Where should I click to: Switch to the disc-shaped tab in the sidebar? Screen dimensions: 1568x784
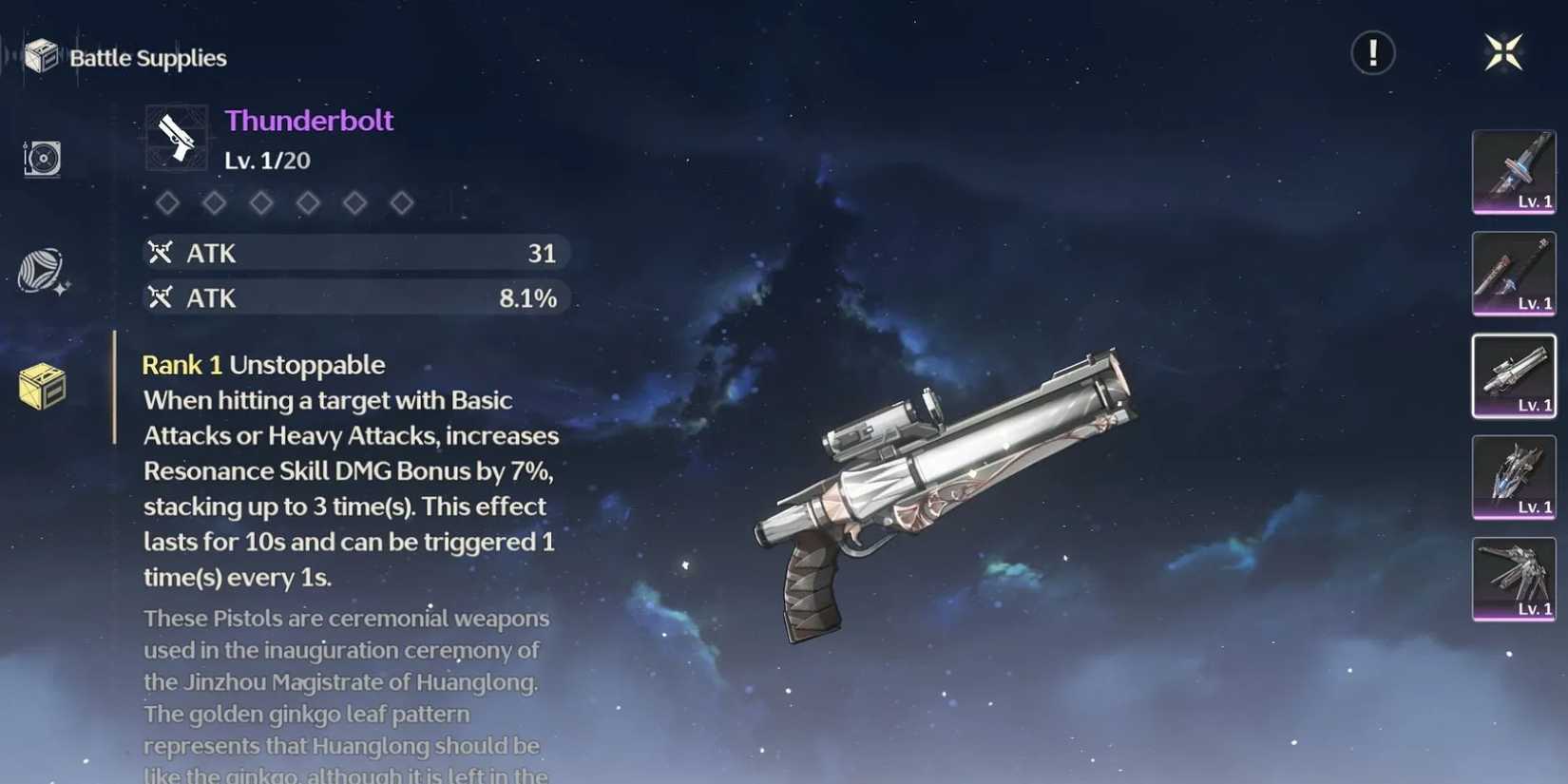(42, 158)
